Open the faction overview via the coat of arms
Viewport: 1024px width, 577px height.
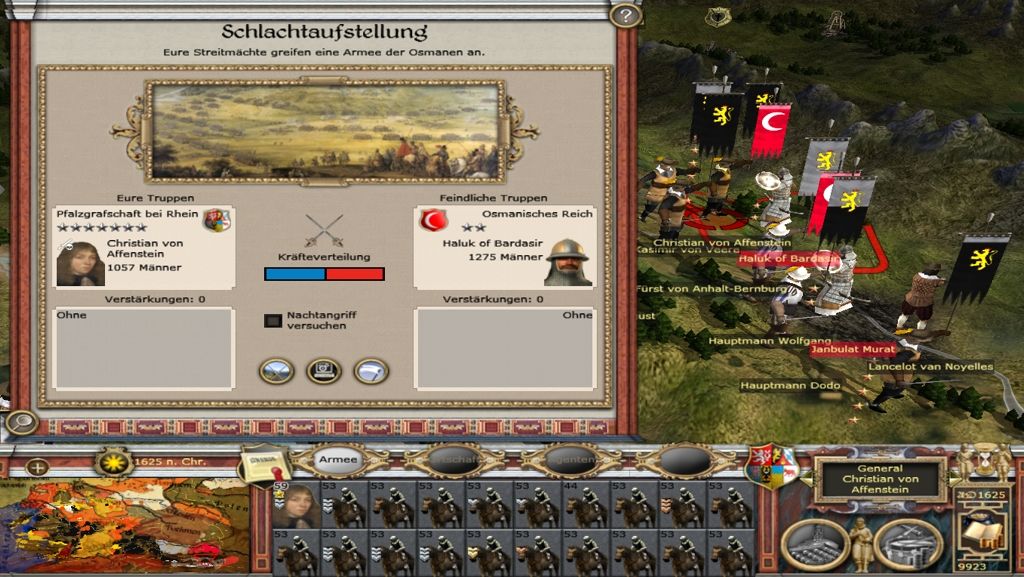[773, 463]
